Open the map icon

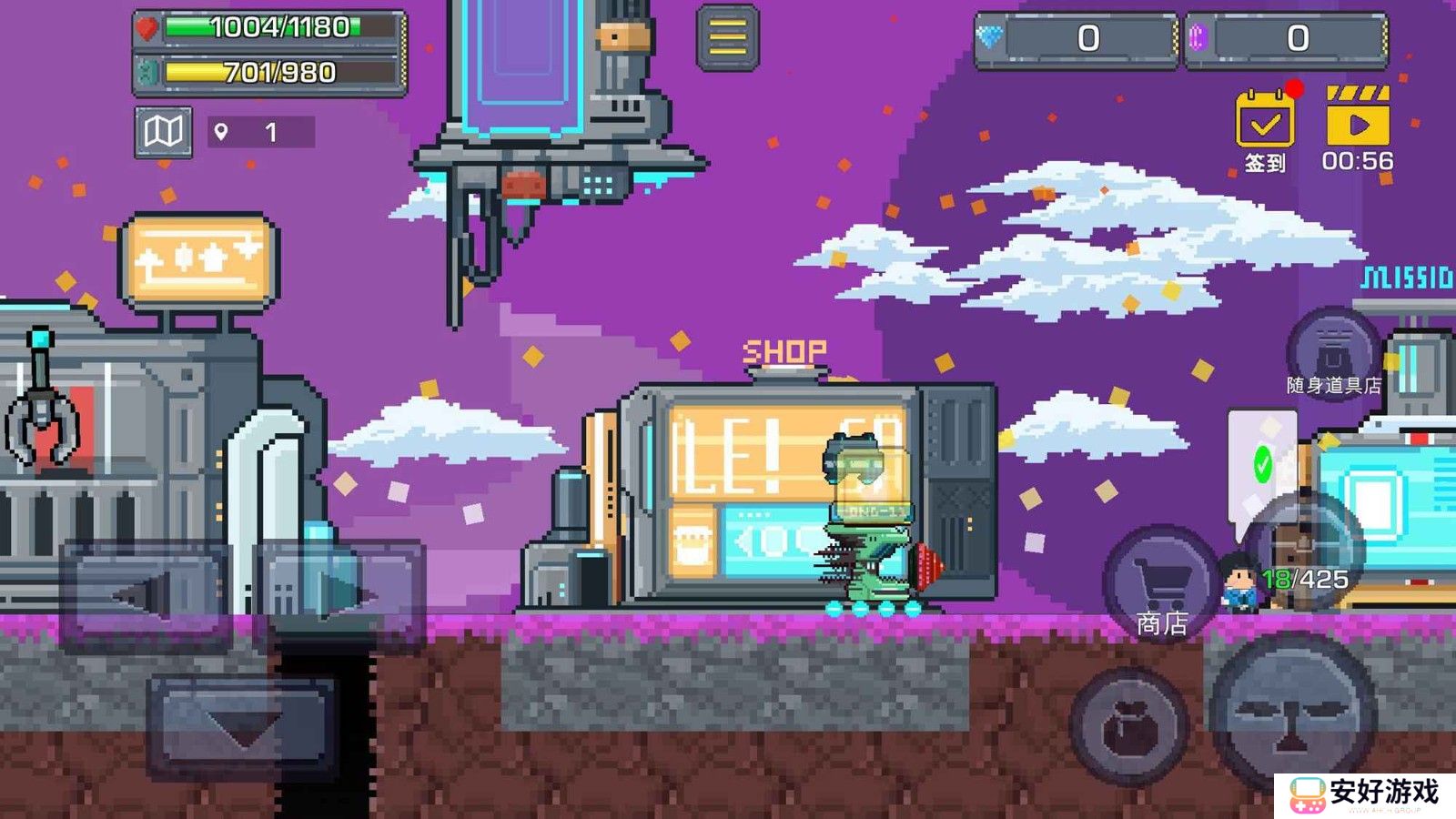(164, 132)
